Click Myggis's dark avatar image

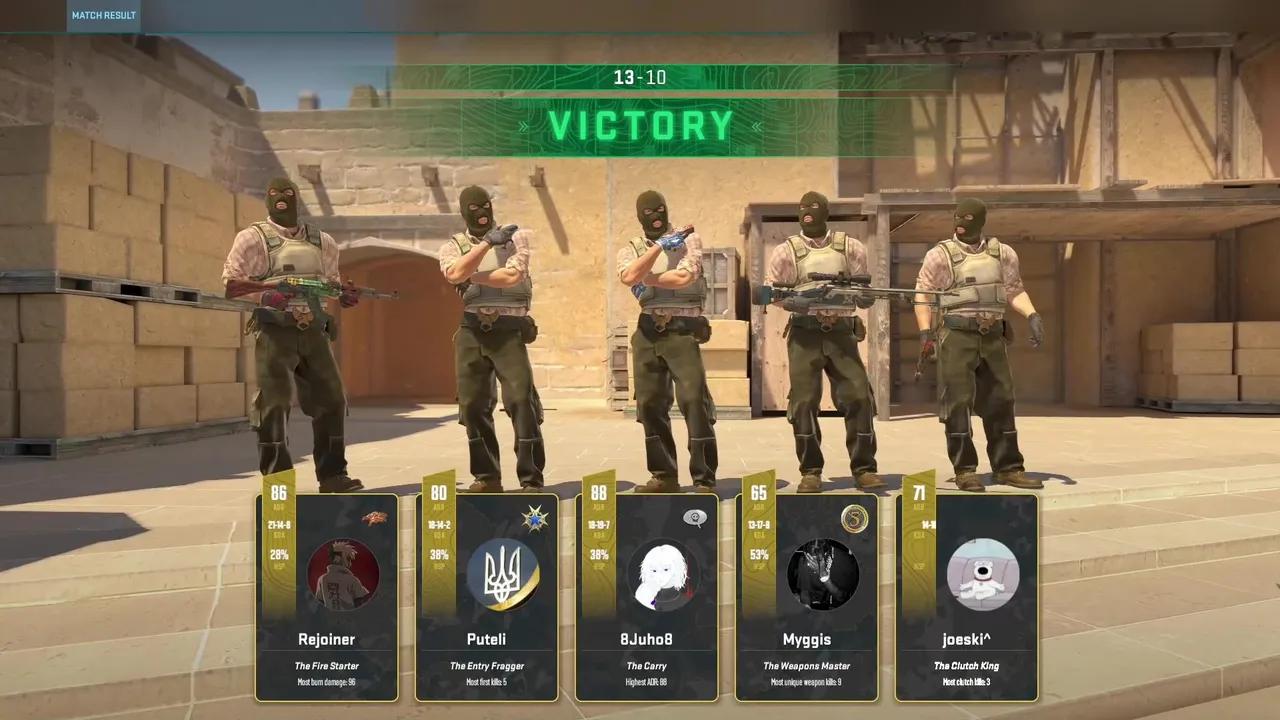pos(823,575)
